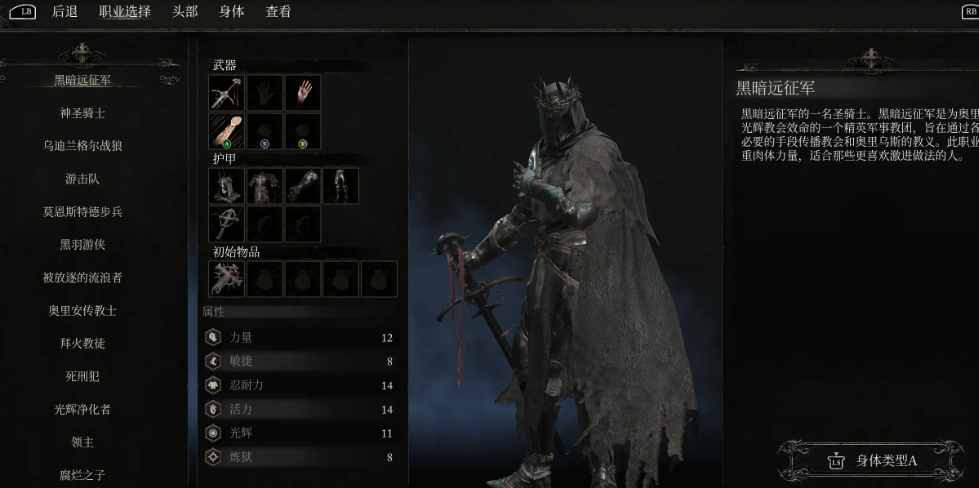The width and height of the screenshot is (979, 488).
Task: Go back with the 后退 tab
Action: pos(64,12)
